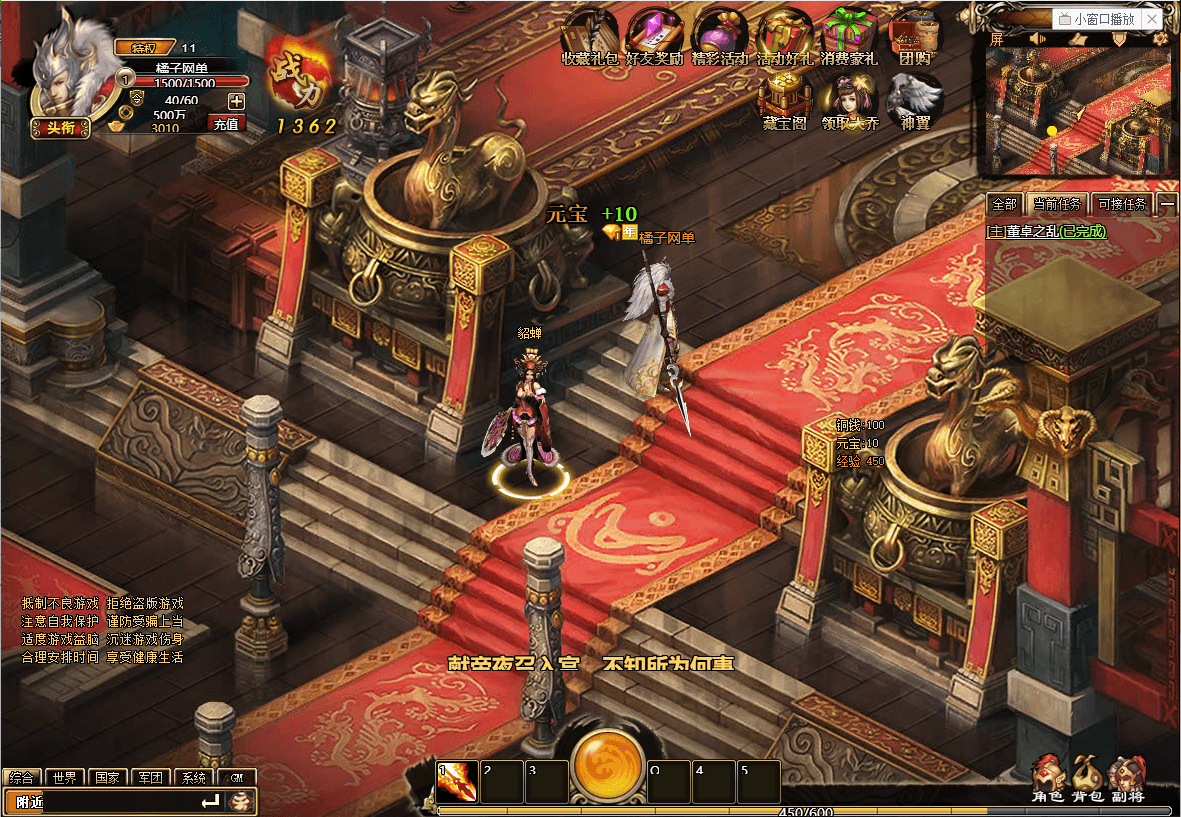Screen dimensions: 1181x817
Task: Click the 头衔 title button under portrait
Action: click(60, 127)
